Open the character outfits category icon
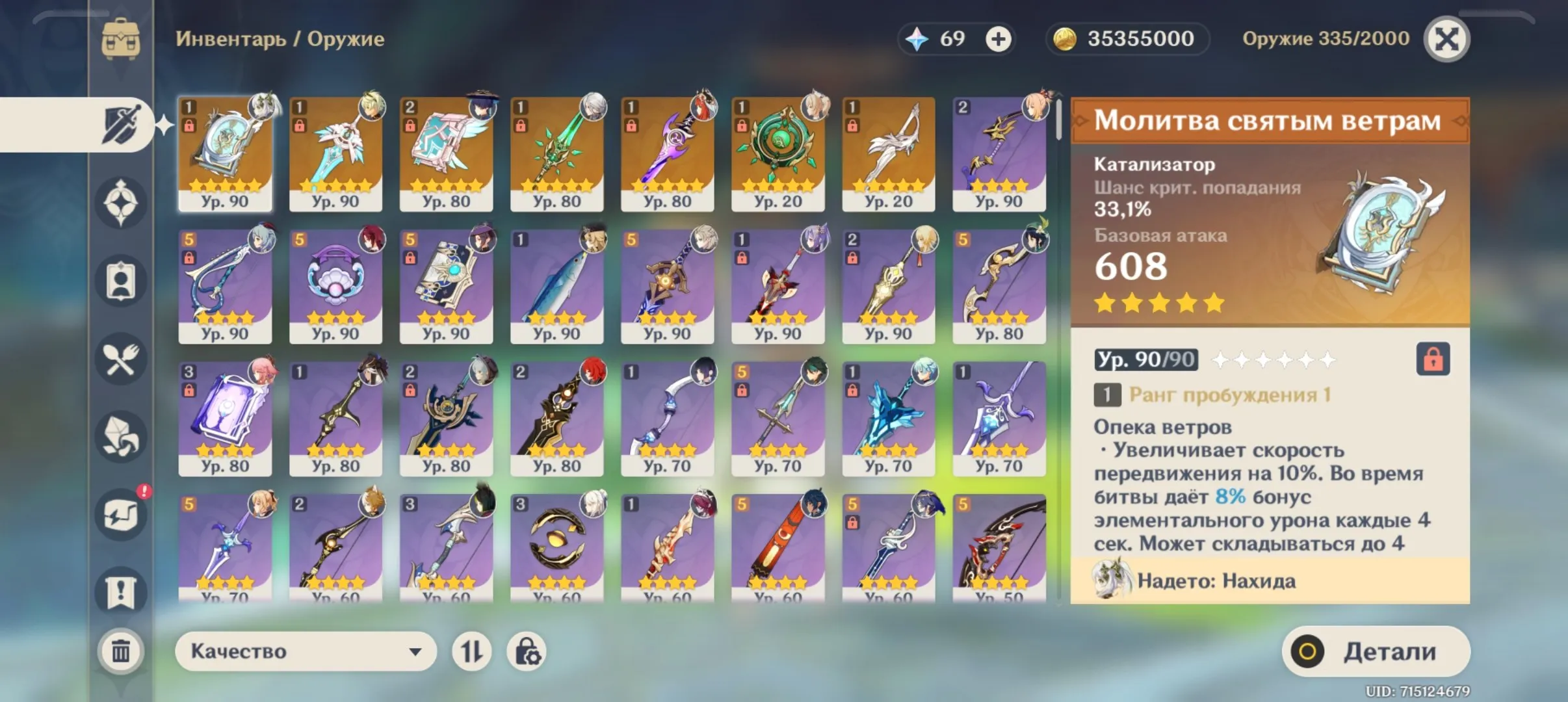The height and width of the screenshot is (702, 1568). (120, 281)
